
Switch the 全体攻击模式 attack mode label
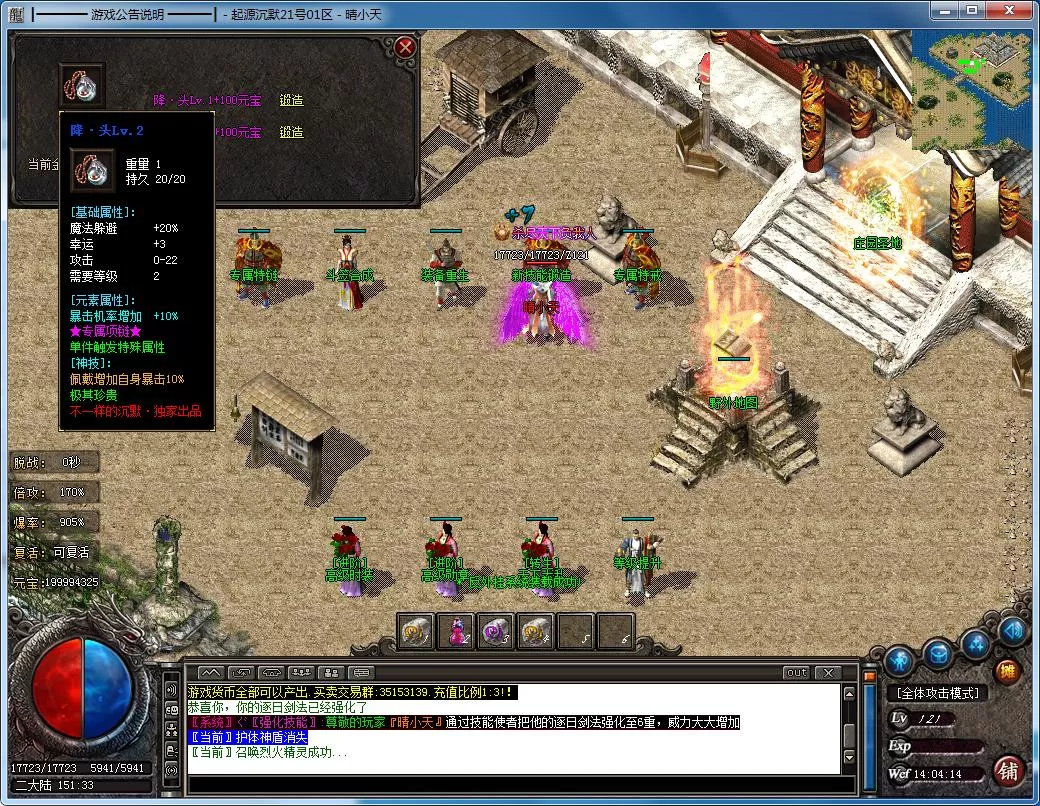(x=937, y=693)
